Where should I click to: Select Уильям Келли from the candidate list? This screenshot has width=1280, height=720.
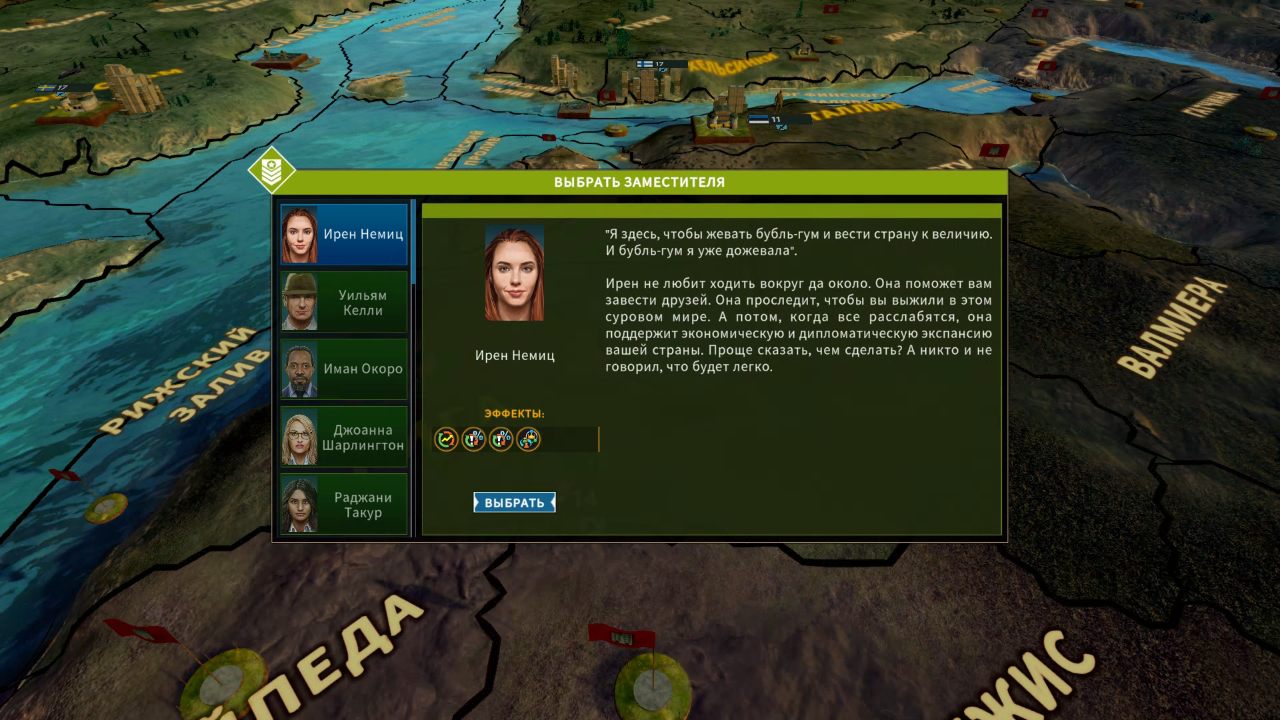[343, 300]
